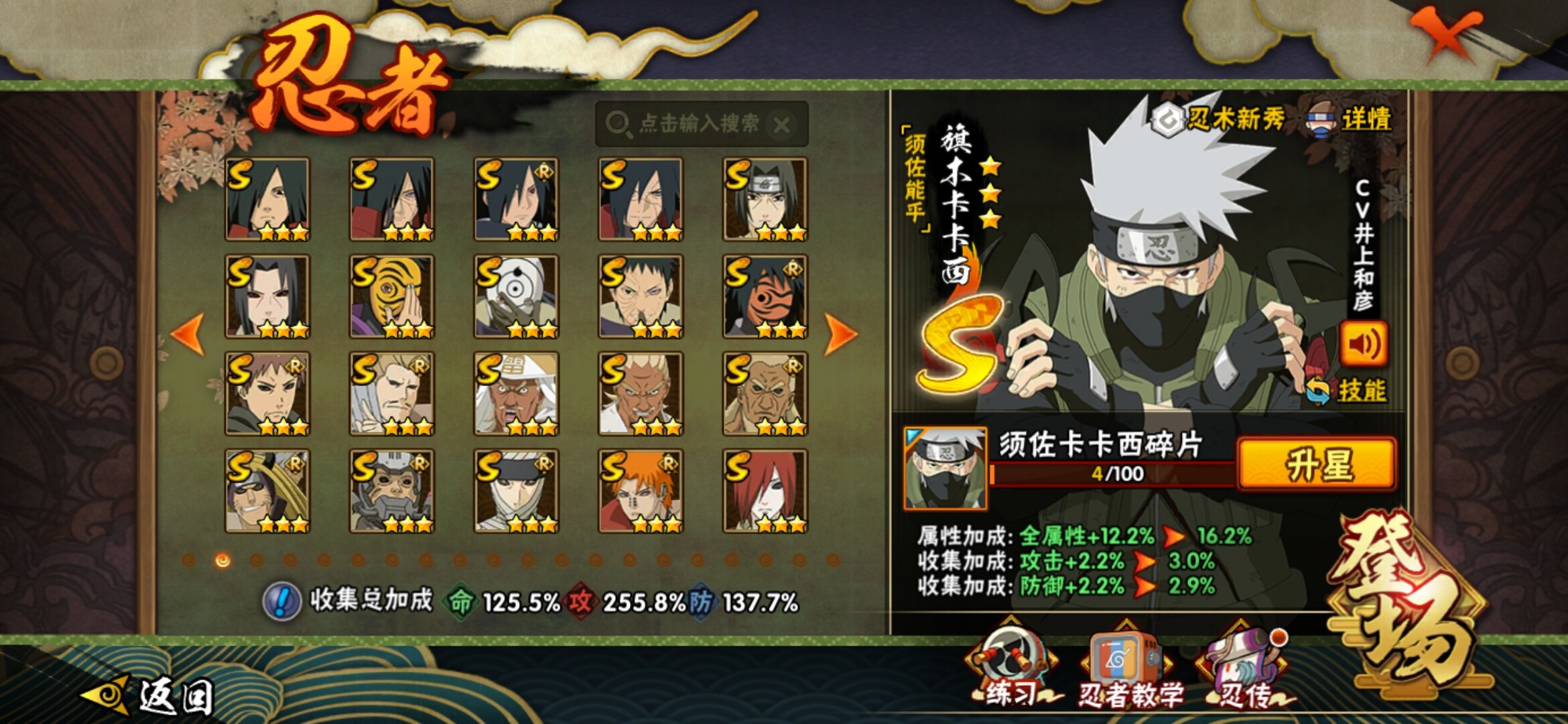This screenshot has height=724, width=1568.
Task: Tap the ninja search input box
Action: (x=690, y=124)
